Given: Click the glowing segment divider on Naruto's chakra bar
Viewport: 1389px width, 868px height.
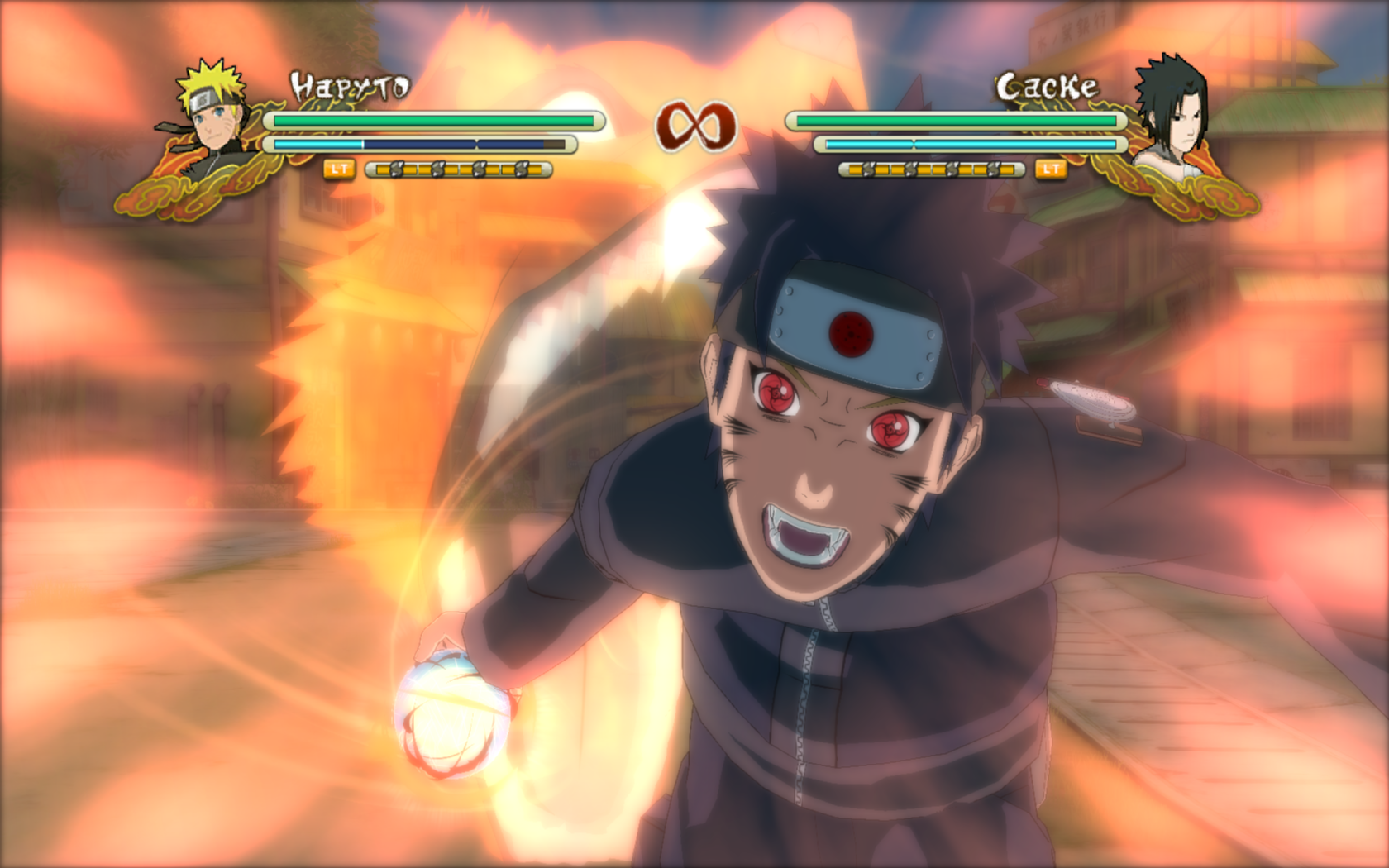Looking at the screenshot, I should click(478, 142).
